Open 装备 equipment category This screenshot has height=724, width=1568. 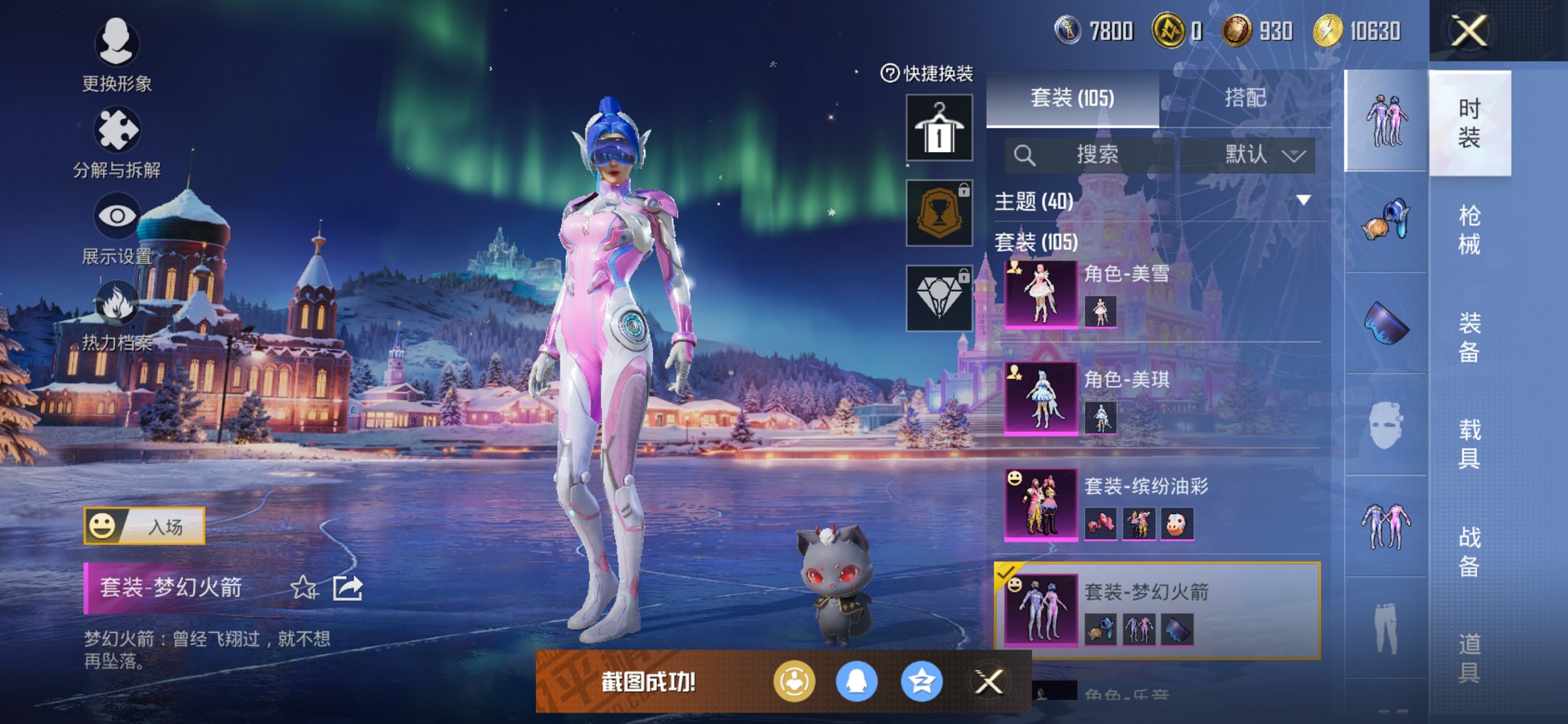[1469, 337]
